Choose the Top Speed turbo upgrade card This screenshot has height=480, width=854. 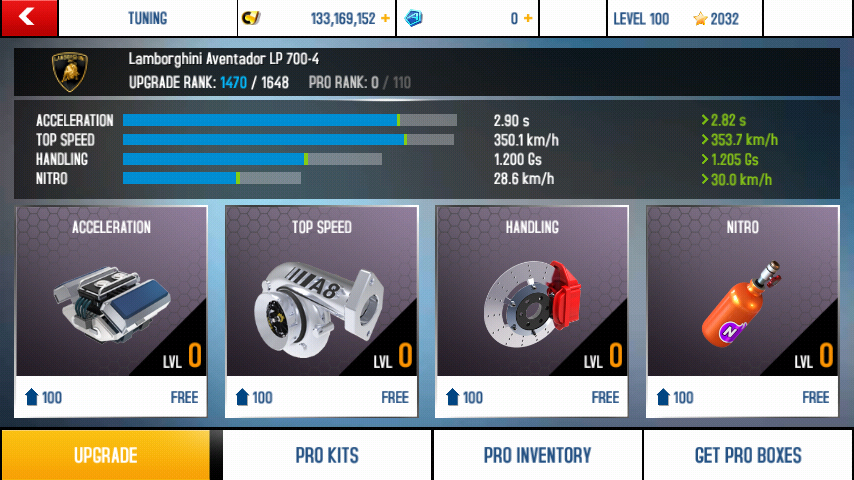click(x=322, y=311)
